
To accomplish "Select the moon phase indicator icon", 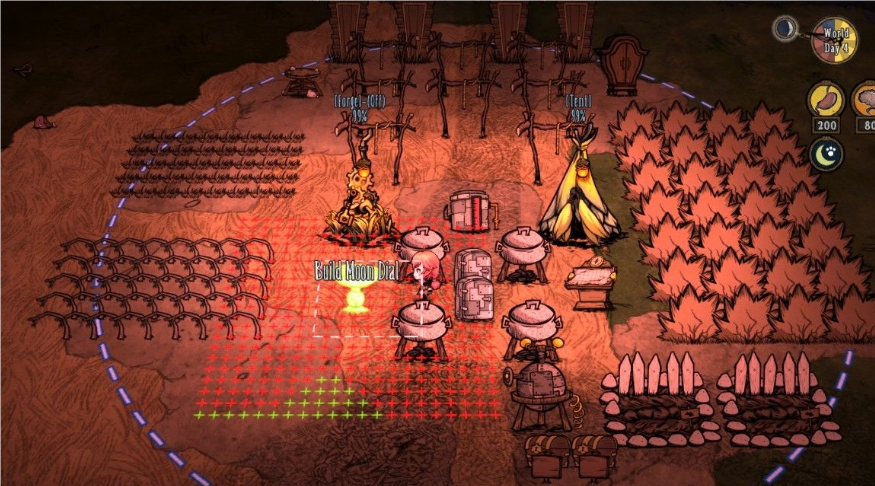I will point(786,29).
